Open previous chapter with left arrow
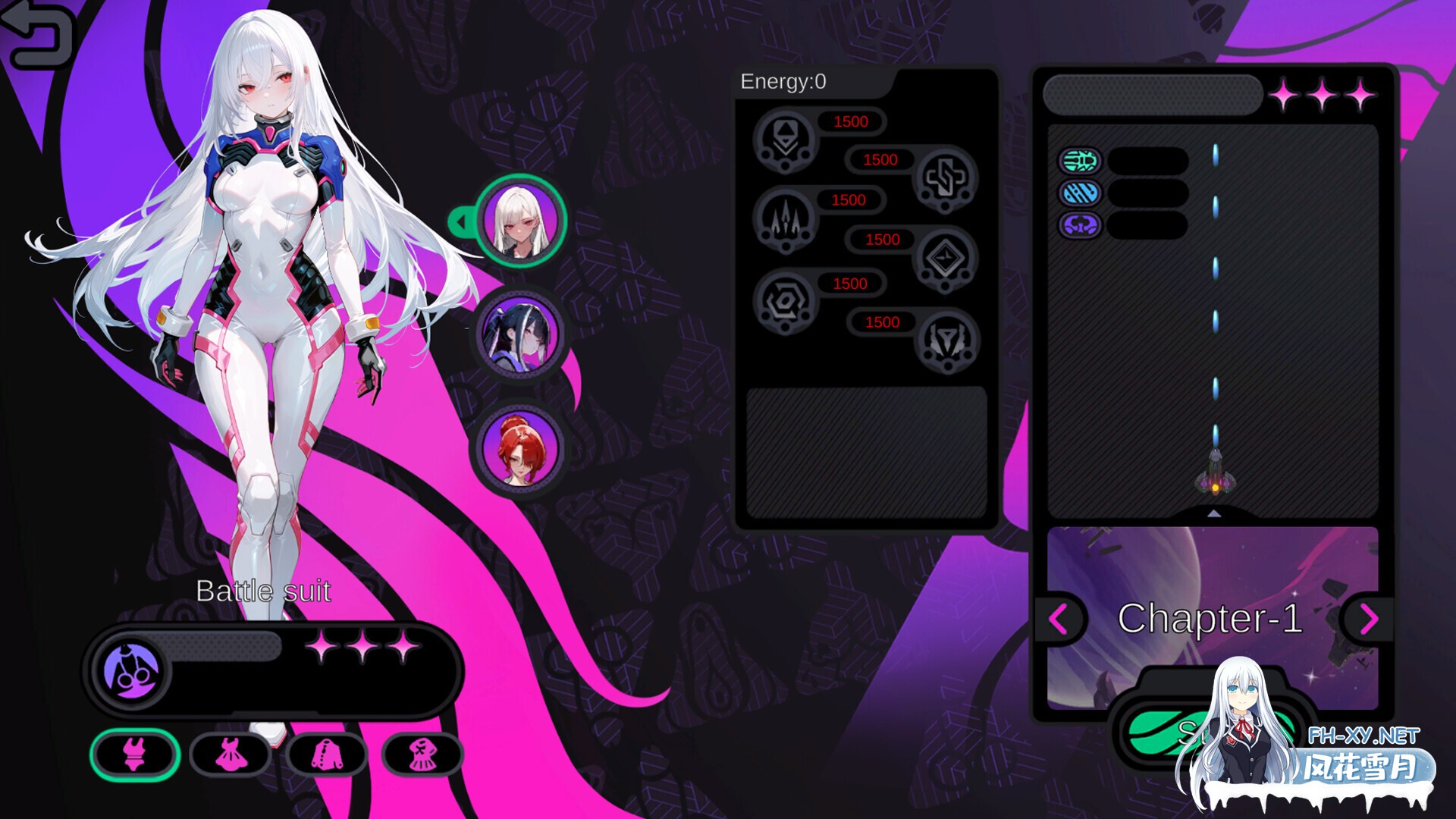This screenshot has height=819, width=1456. [x=1059, y=620]
